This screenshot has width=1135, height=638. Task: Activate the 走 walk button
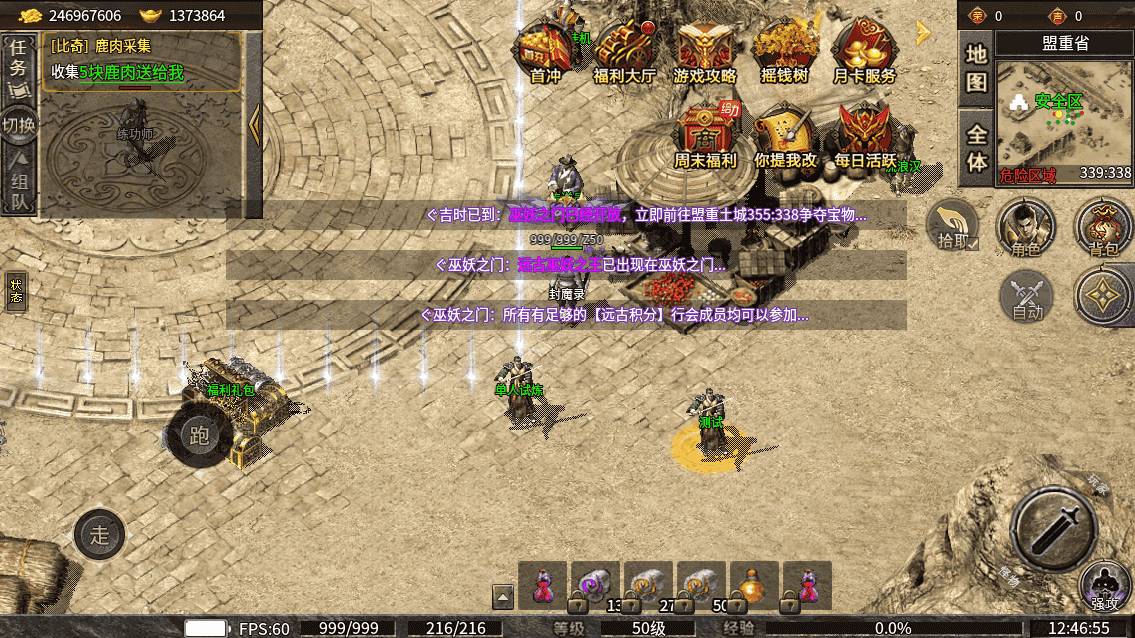pyautogui.click(x=100, y=534)
